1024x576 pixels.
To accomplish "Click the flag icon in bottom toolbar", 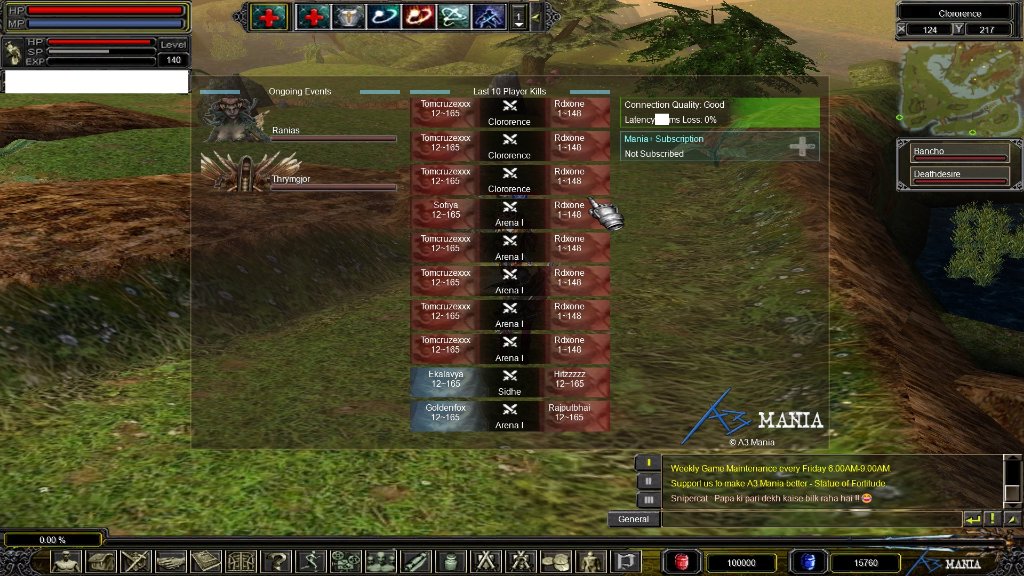I will pyautogui.click(x=627, y=561).
